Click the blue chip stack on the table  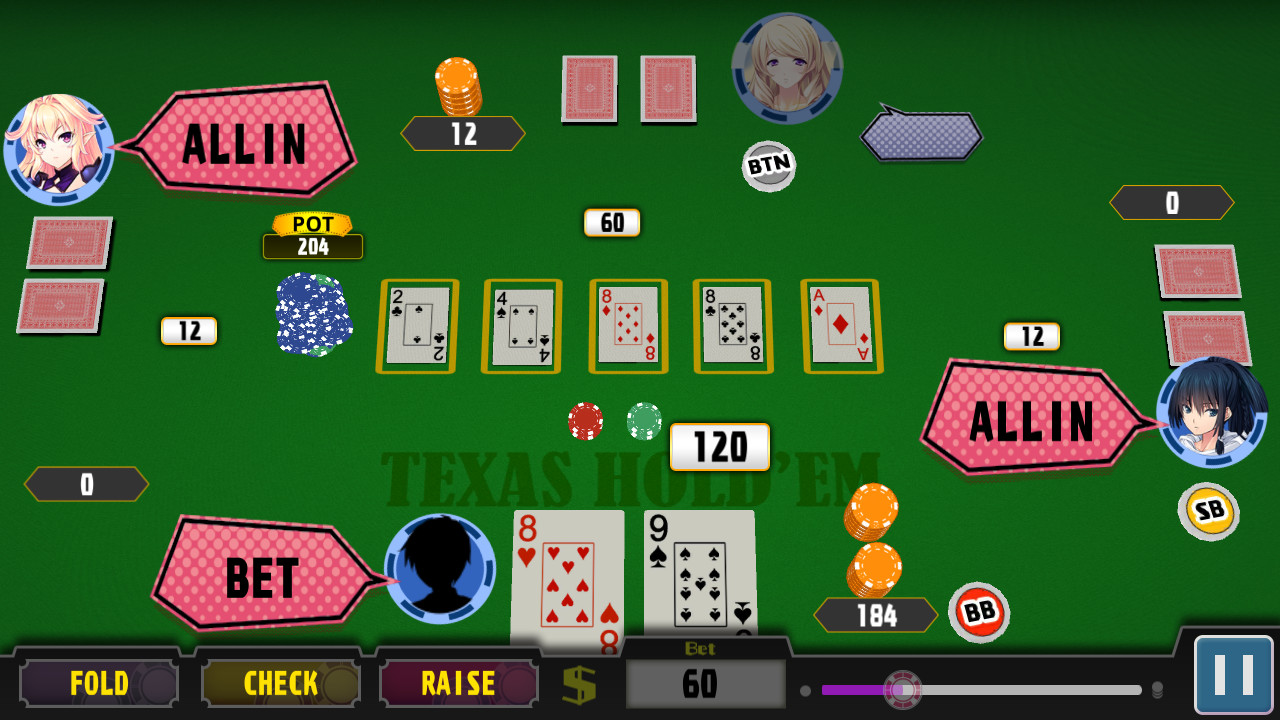click(x=313, y=315)
